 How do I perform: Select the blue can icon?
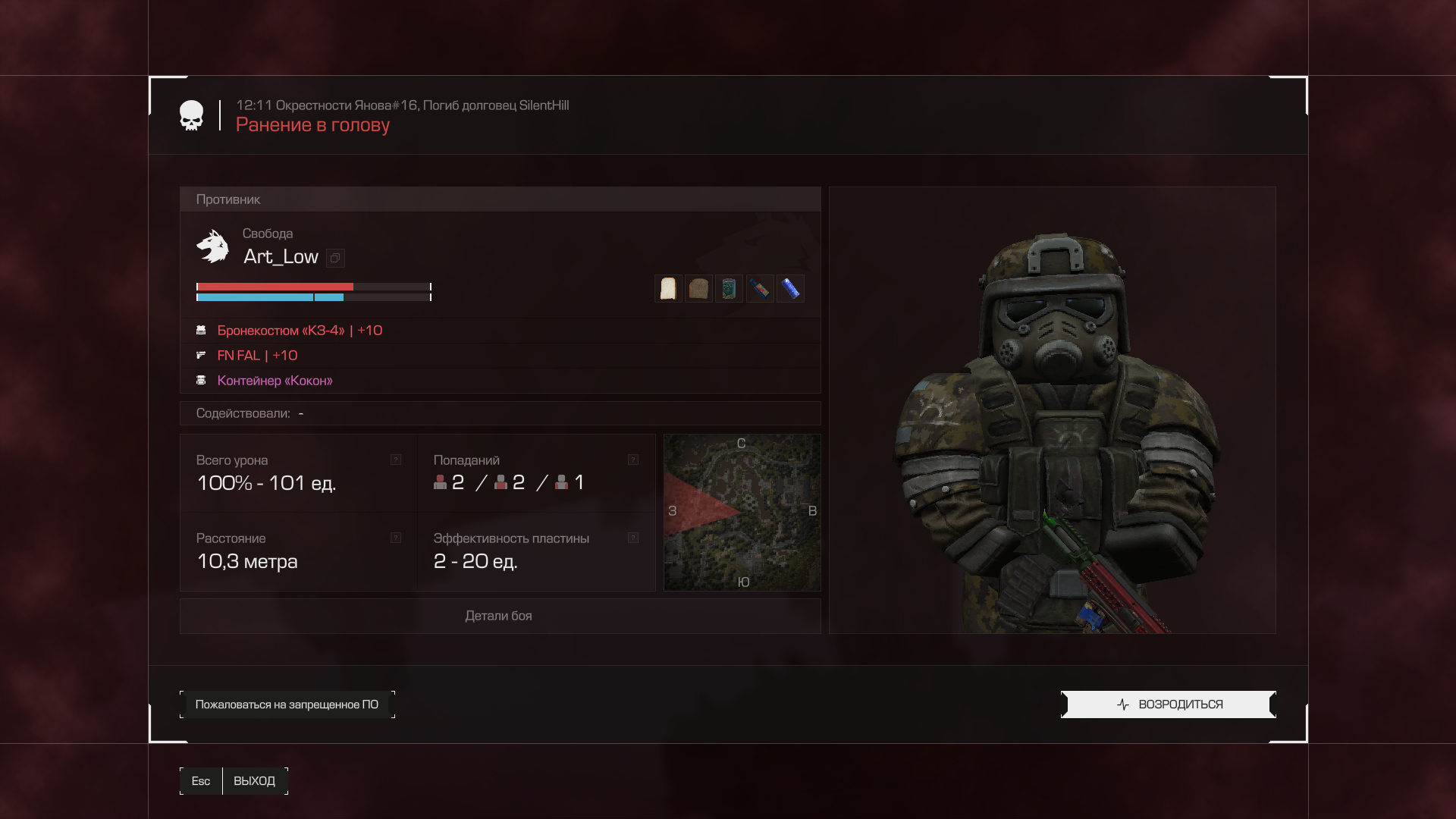pos(790,289)
